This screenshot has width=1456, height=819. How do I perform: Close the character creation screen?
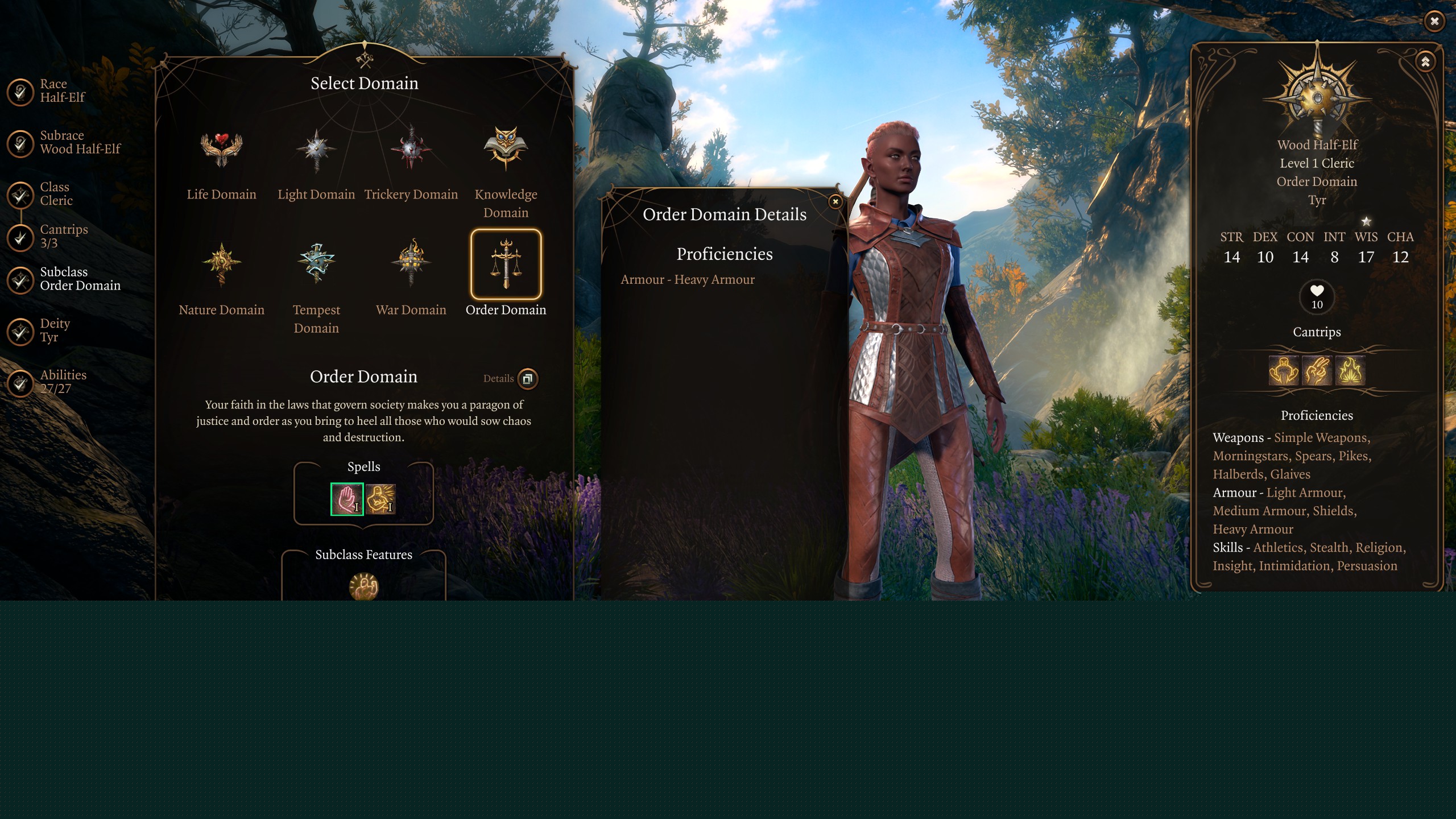pyautogui.click(x=1434, y=22)
